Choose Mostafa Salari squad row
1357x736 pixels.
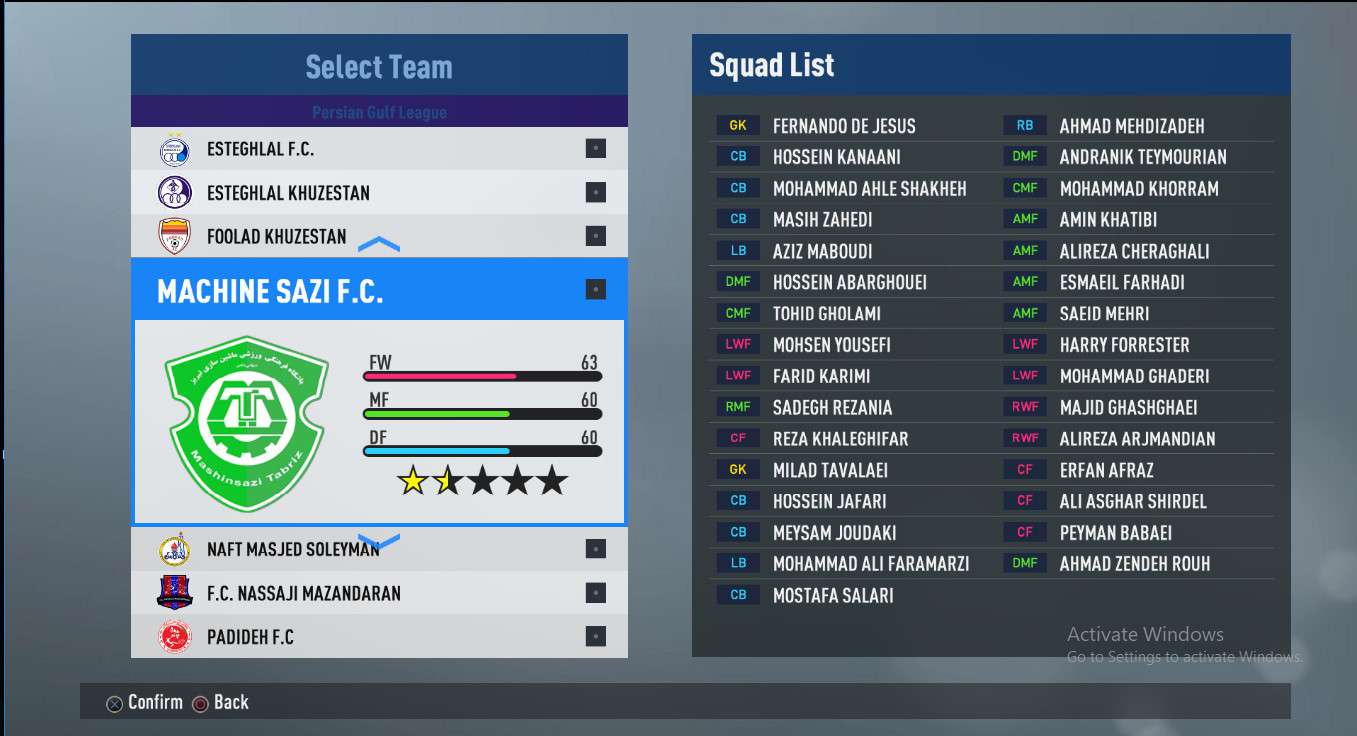(x=832, y=595)
